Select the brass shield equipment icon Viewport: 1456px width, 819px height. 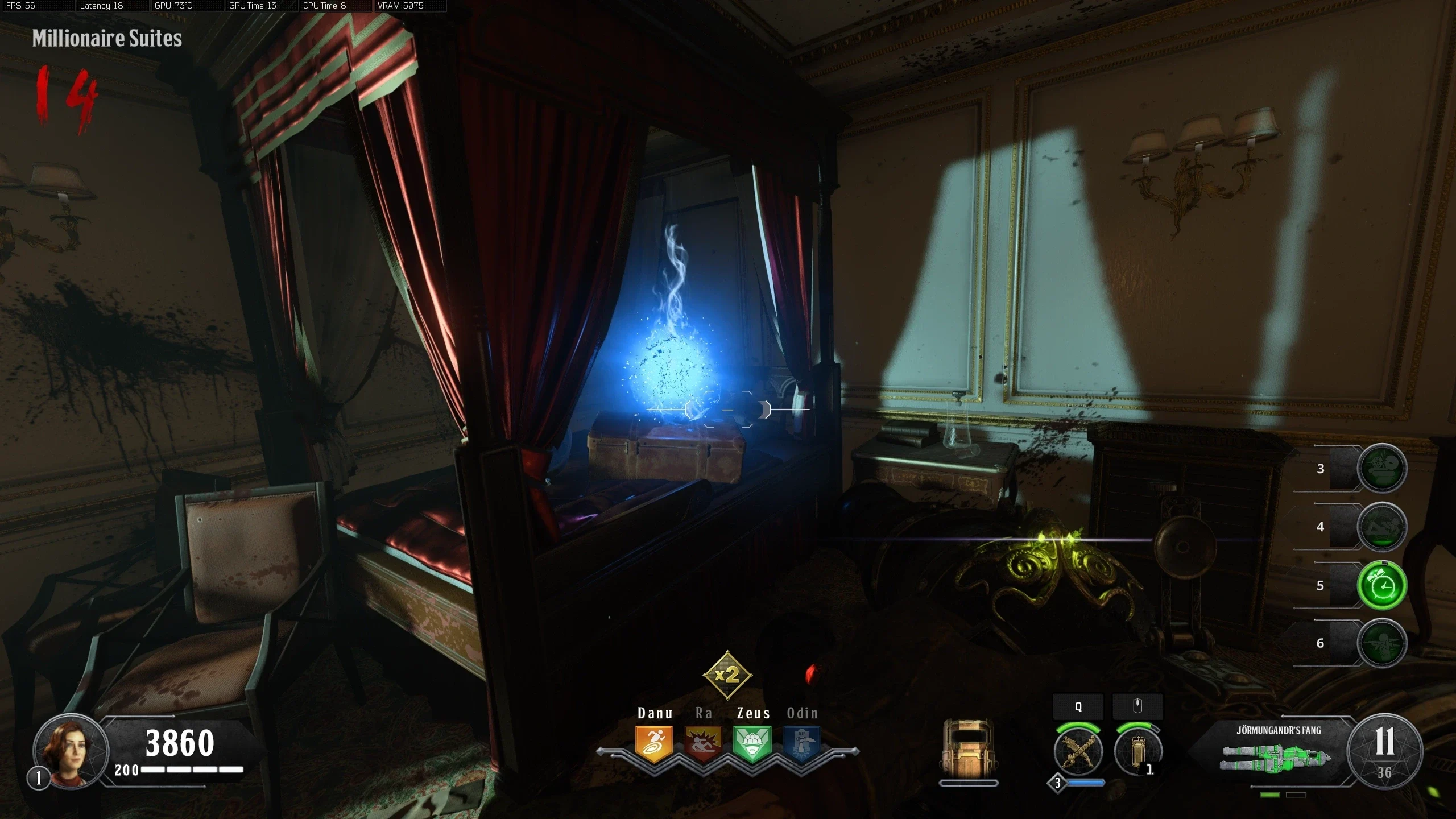pos(968,749)
